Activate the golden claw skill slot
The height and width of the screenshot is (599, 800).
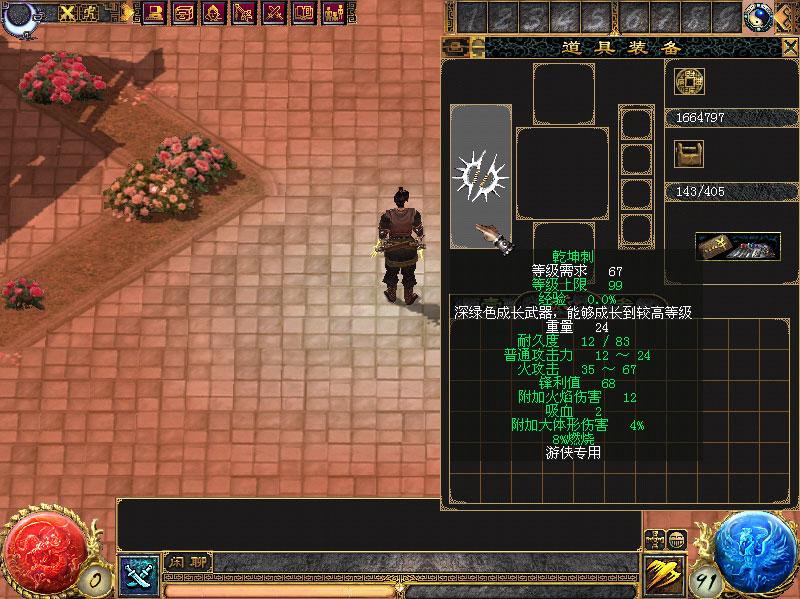tap(663, 573)
